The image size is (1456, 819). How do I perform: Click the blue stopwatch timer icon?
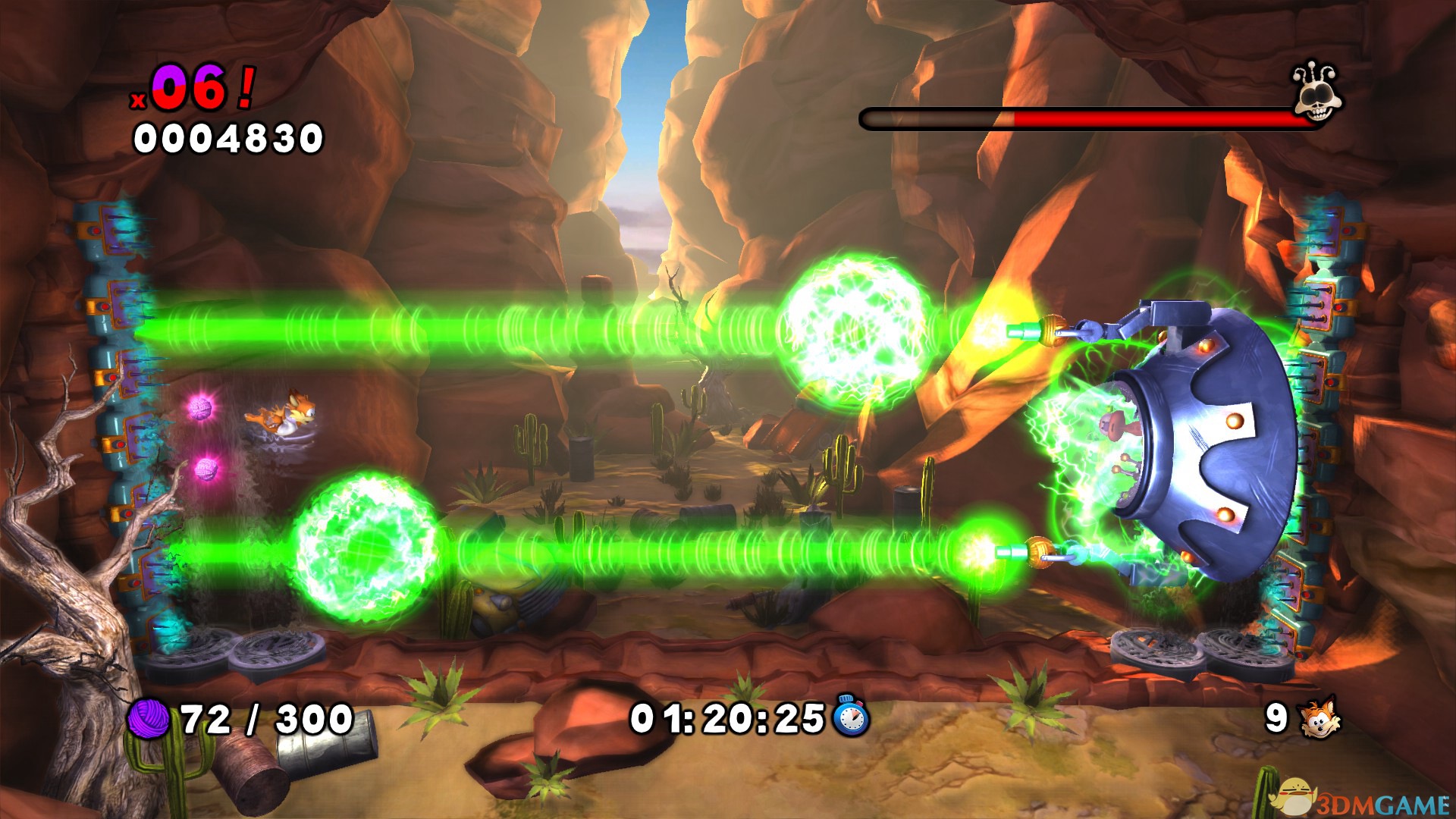pos(851,716)
